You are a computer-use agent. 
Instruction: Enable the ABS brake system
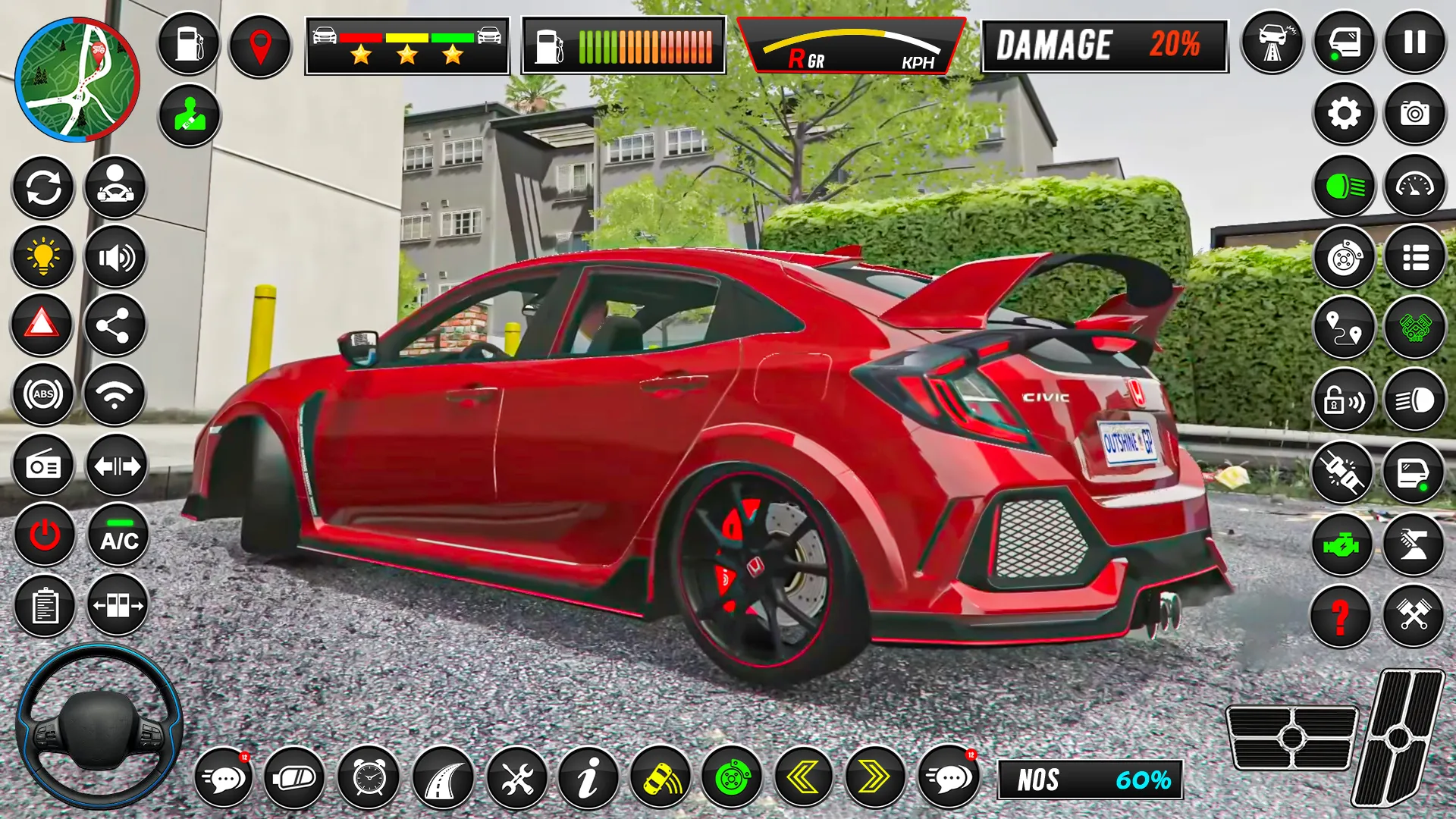pyautogui.click(x=43, y=394)
